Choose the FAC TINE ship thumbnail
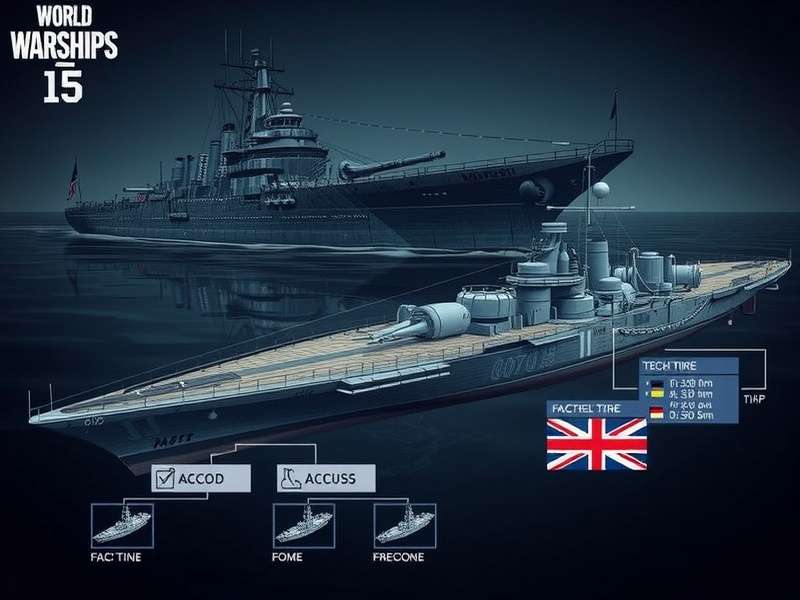This screenshot has height=600, width=800. (120, 524)
